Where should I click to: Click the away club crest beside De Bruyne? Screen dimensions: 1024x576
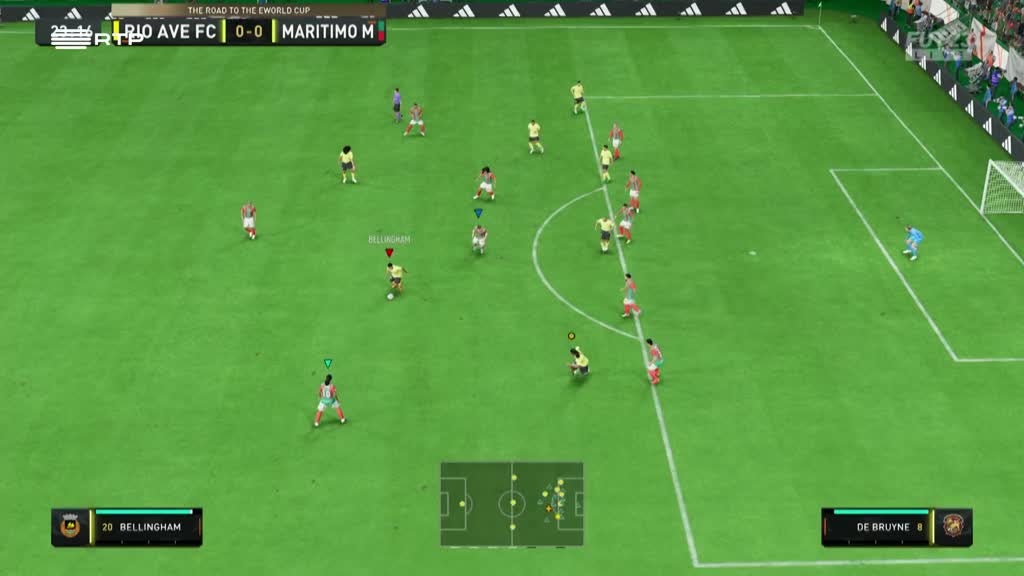point(952,527)
